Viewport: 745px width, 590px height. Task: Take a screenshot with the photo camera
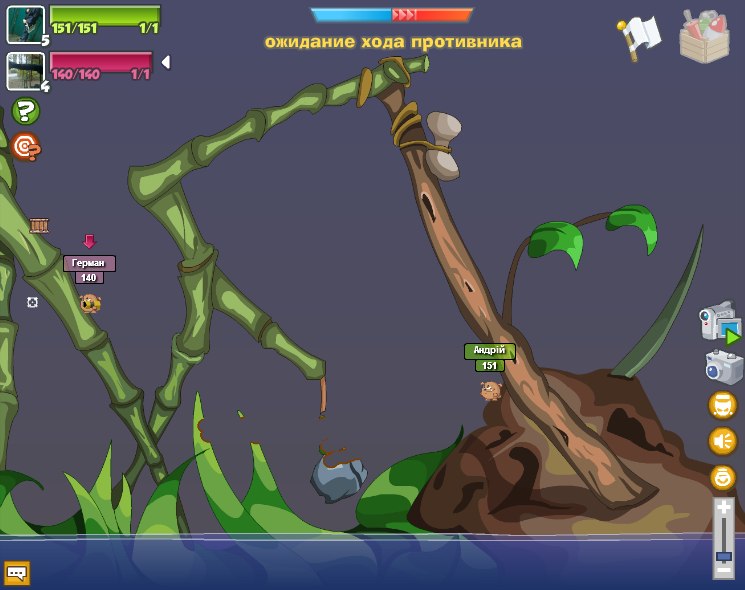pos(723,366)
